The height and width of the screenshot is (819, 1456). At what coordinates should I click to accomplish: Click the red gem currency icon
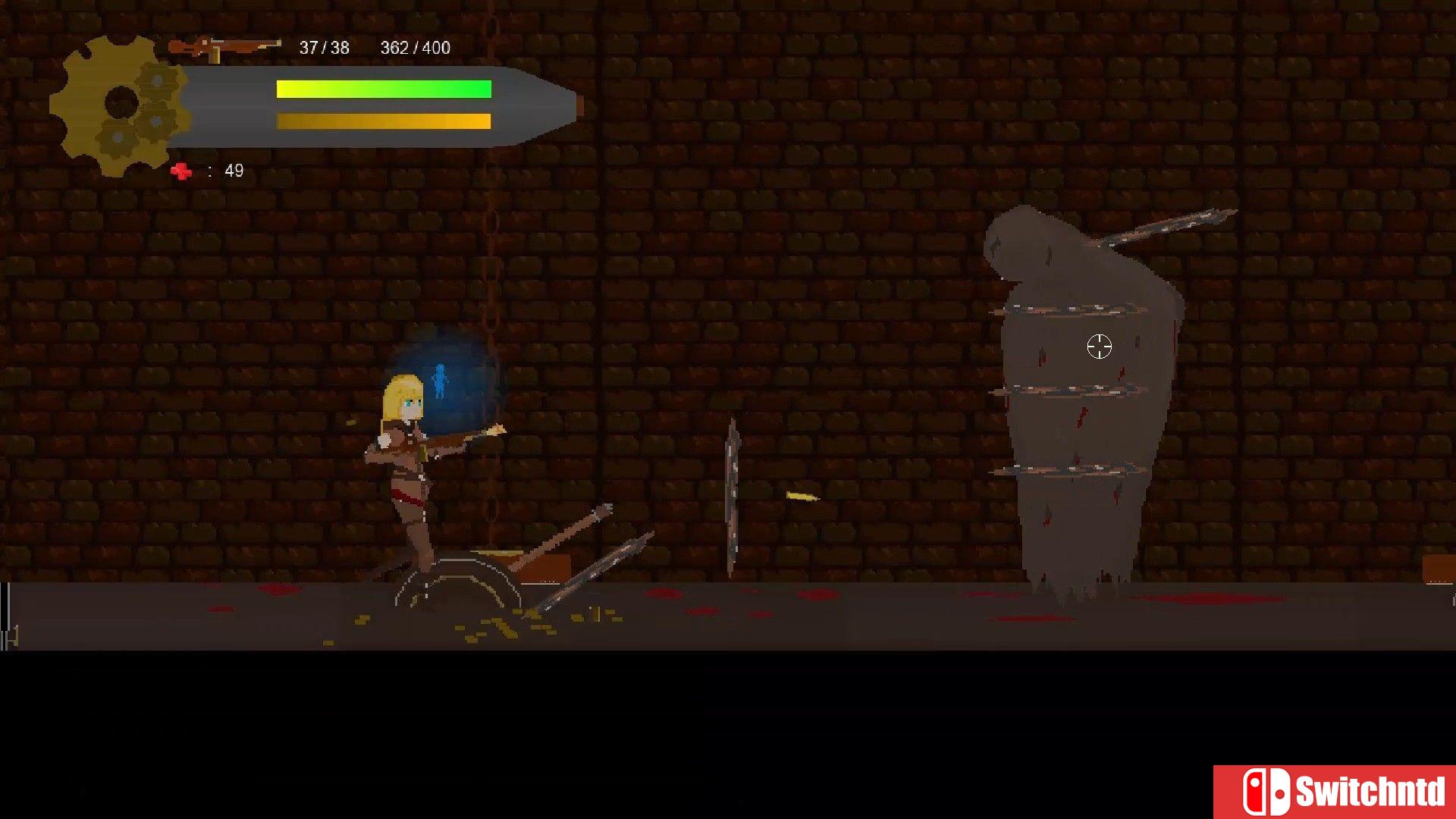[x=181, y=171]
